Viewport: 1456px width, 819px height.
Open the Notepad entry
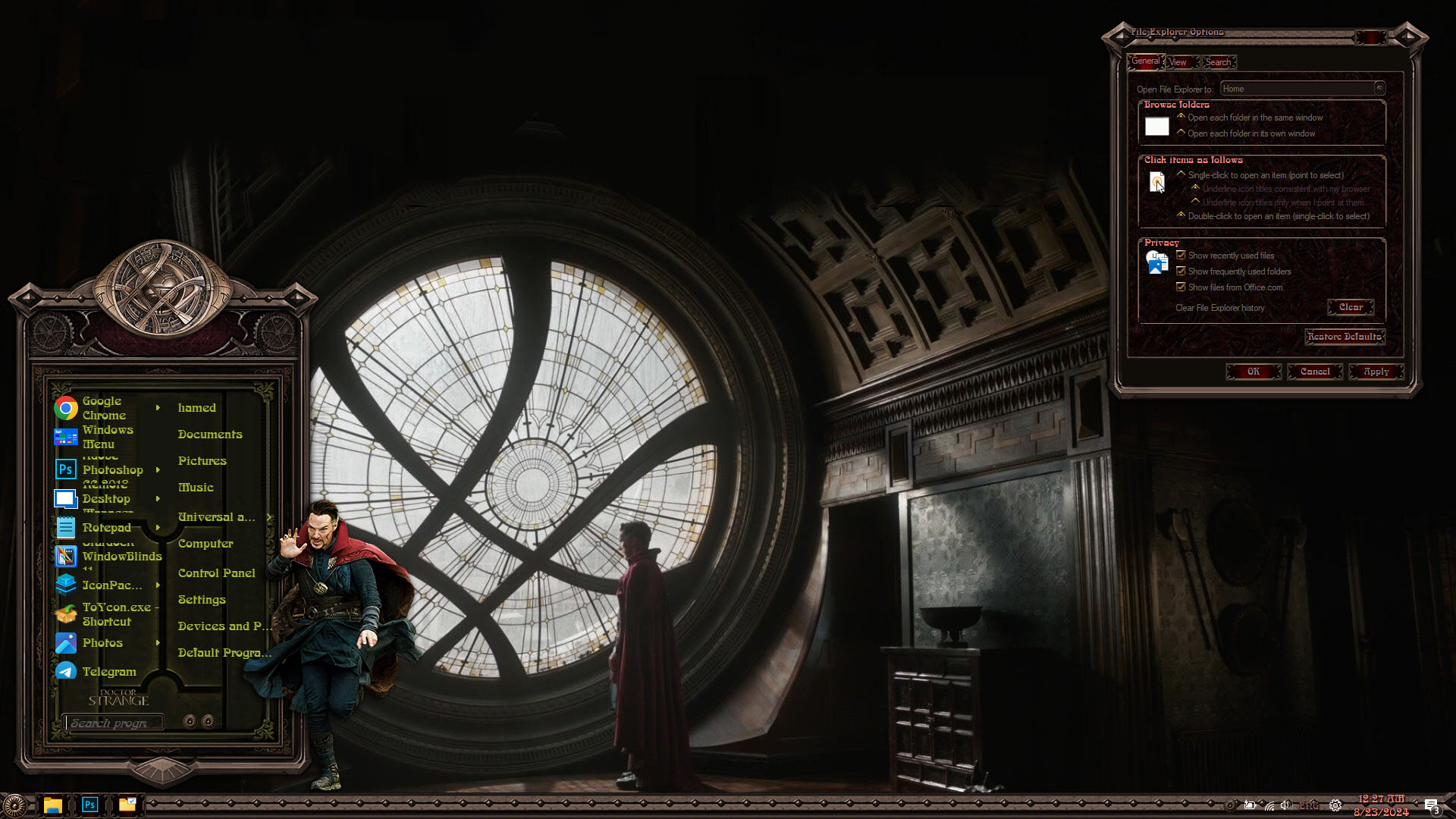tap(106, 528)
